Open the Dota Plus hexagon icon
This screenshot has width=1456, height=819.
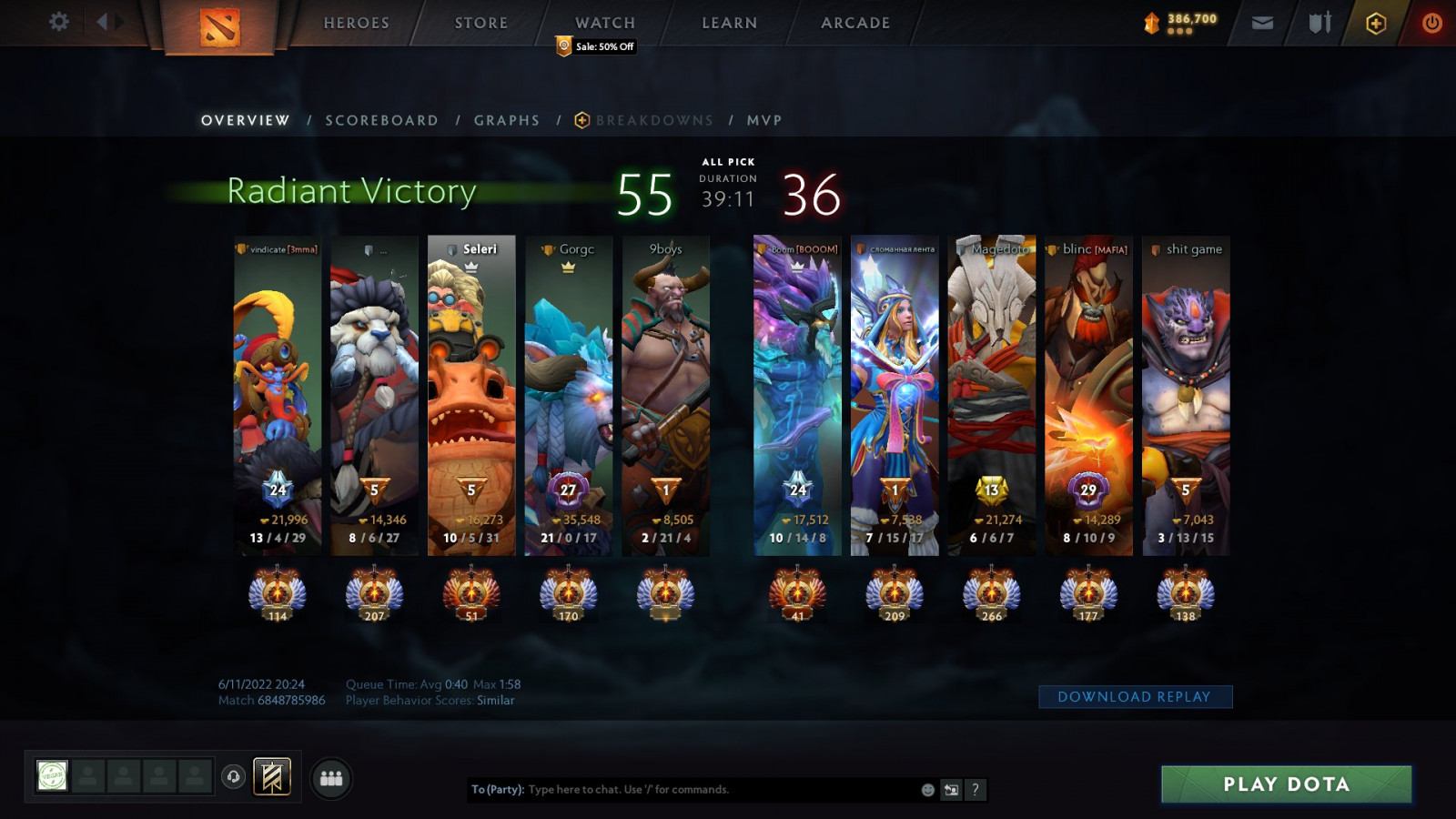(x=1376, y=23)
